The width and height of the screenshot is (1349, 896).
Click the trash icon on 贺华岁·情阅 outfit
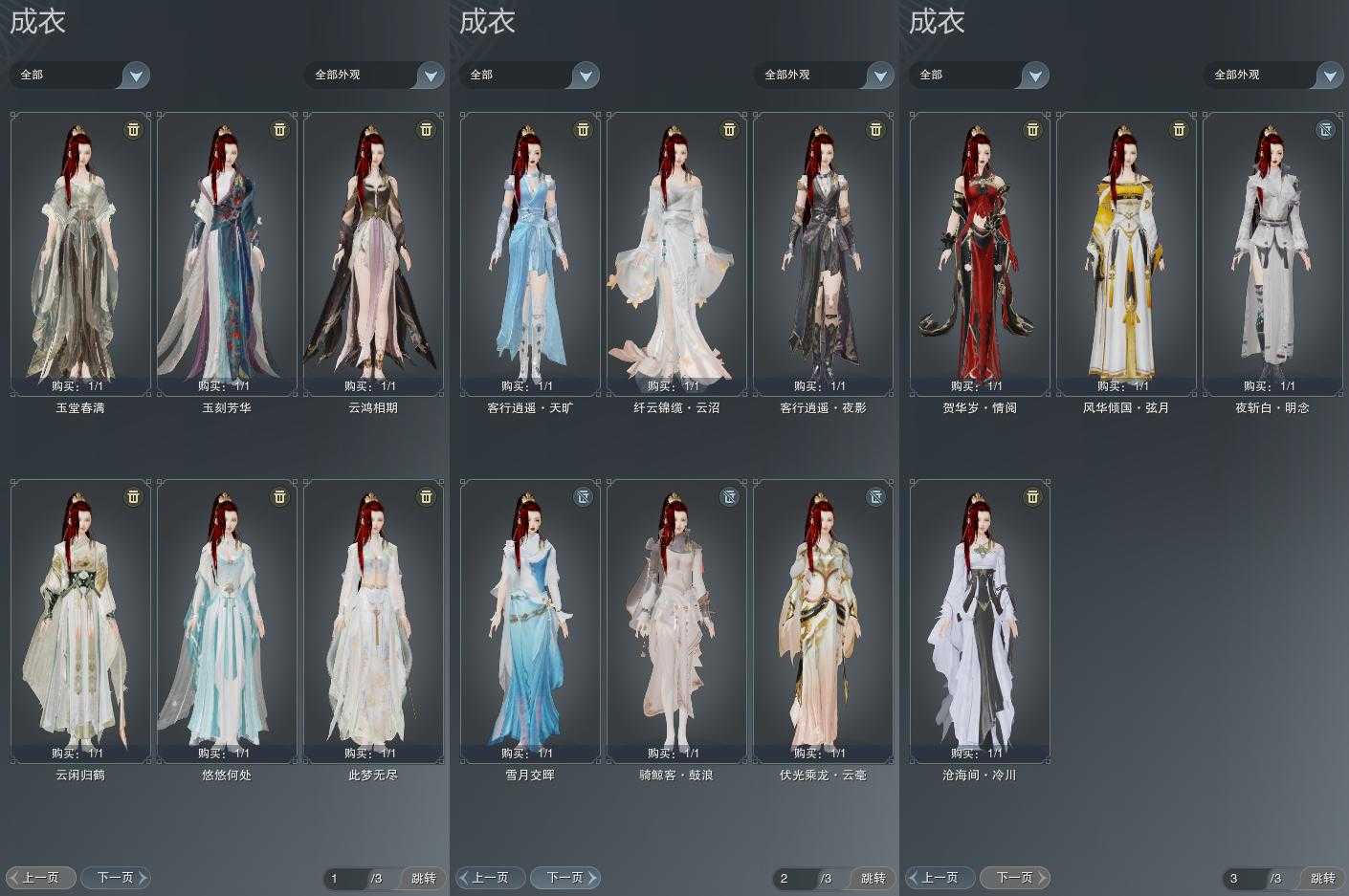(x=1031, y=130)
